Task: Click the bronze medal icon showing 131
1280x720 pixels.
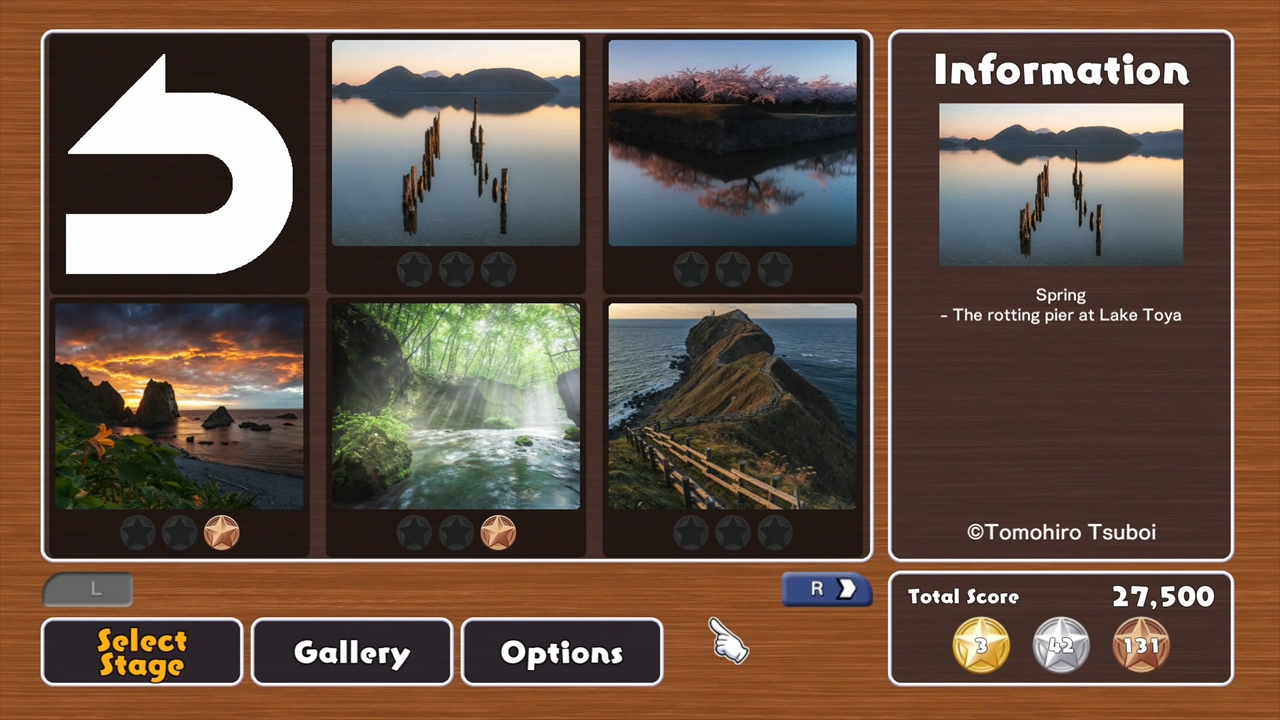Action: tap(1141, 645)
